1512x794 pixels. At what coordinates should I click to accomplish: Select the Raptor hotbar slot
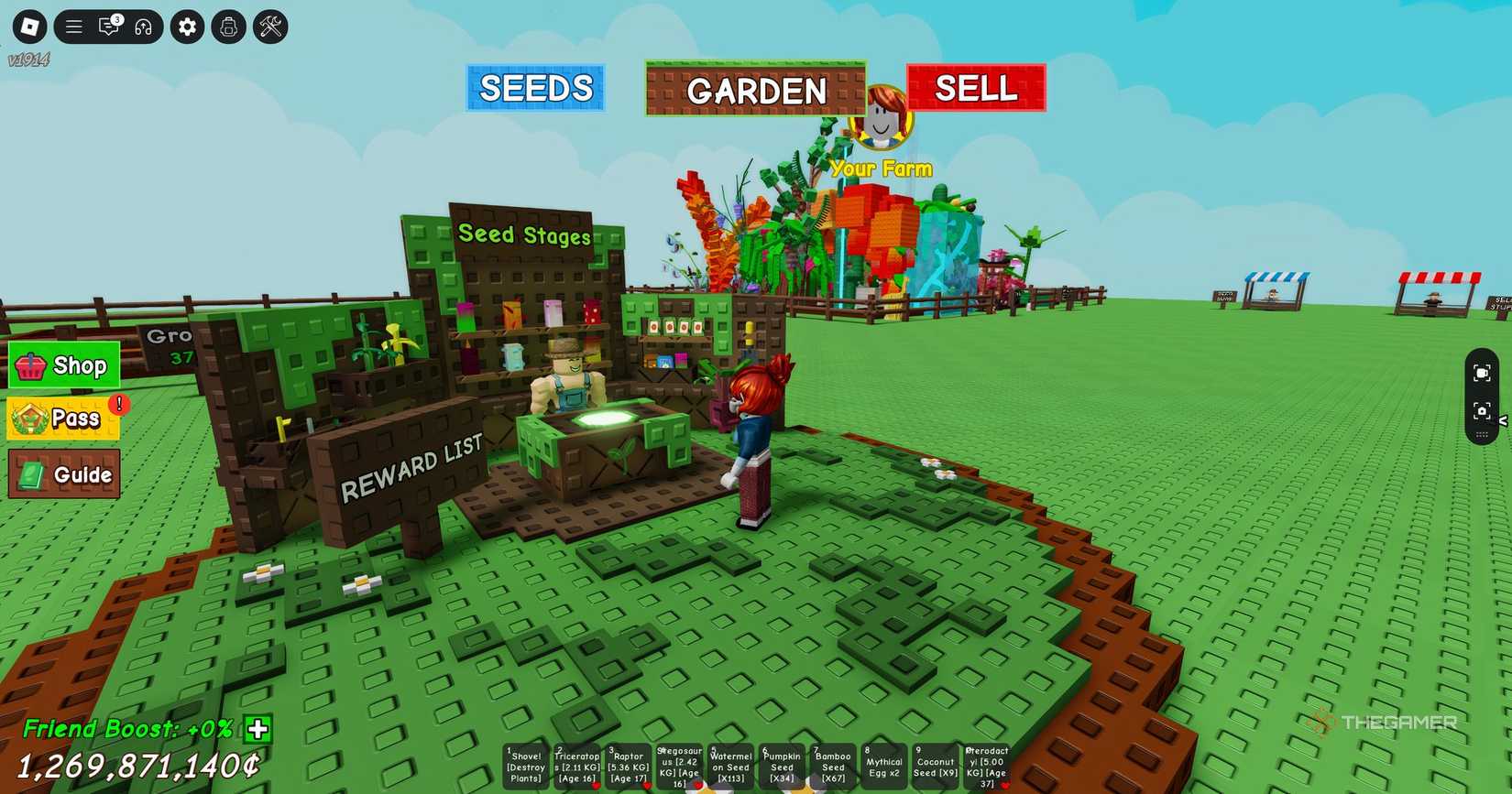pos(628,765)
